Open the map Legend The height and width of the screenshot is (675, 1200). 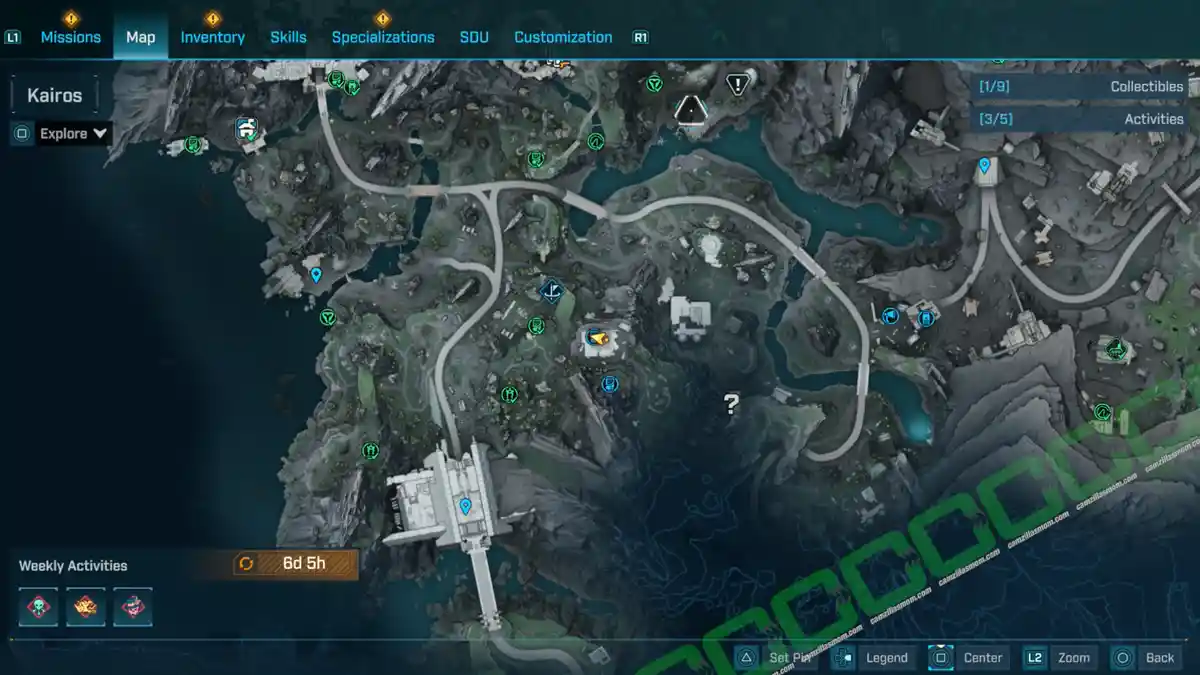tap(873, 658)
